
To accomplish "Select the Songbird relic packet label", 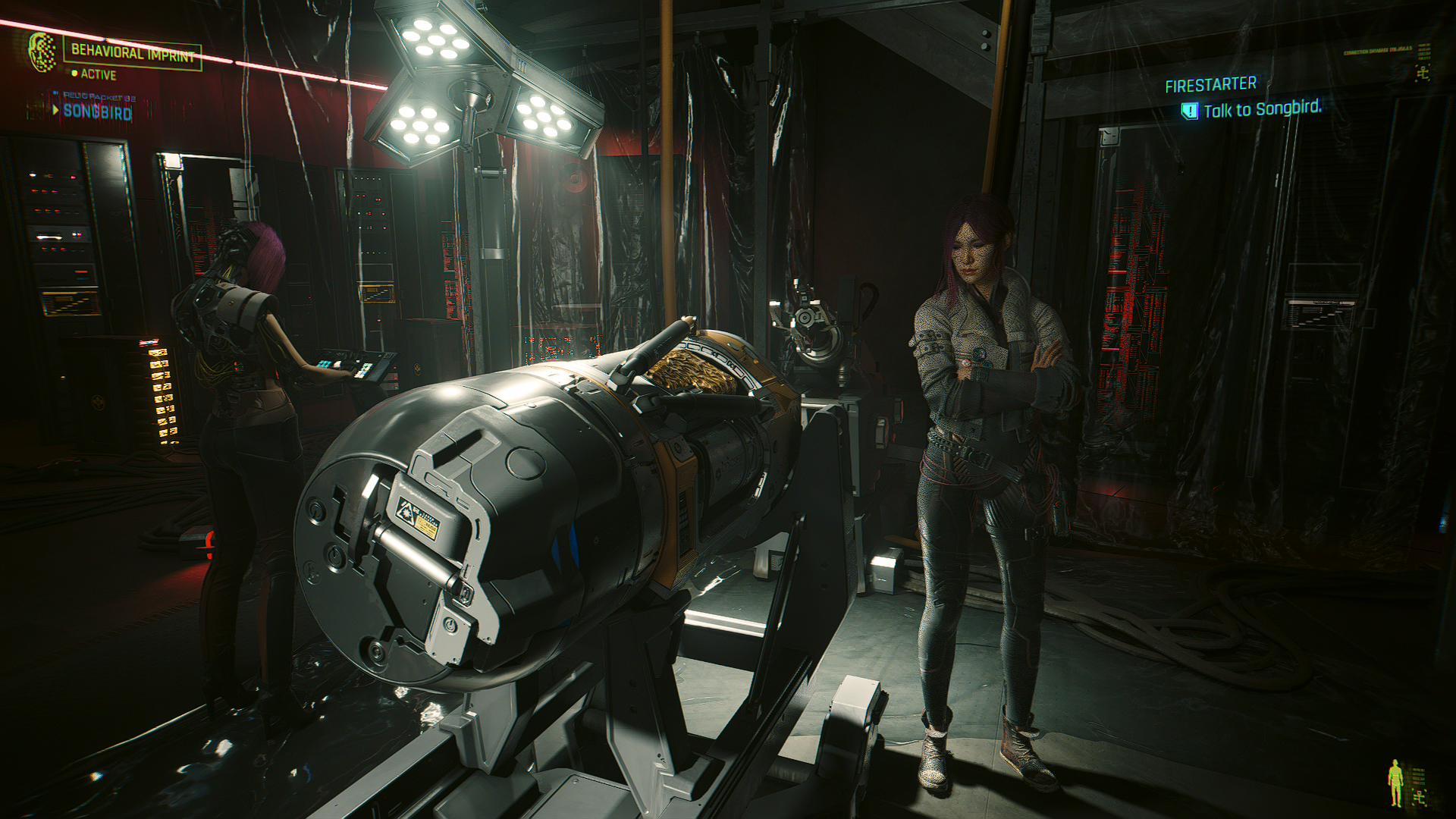I will [97, 111].
